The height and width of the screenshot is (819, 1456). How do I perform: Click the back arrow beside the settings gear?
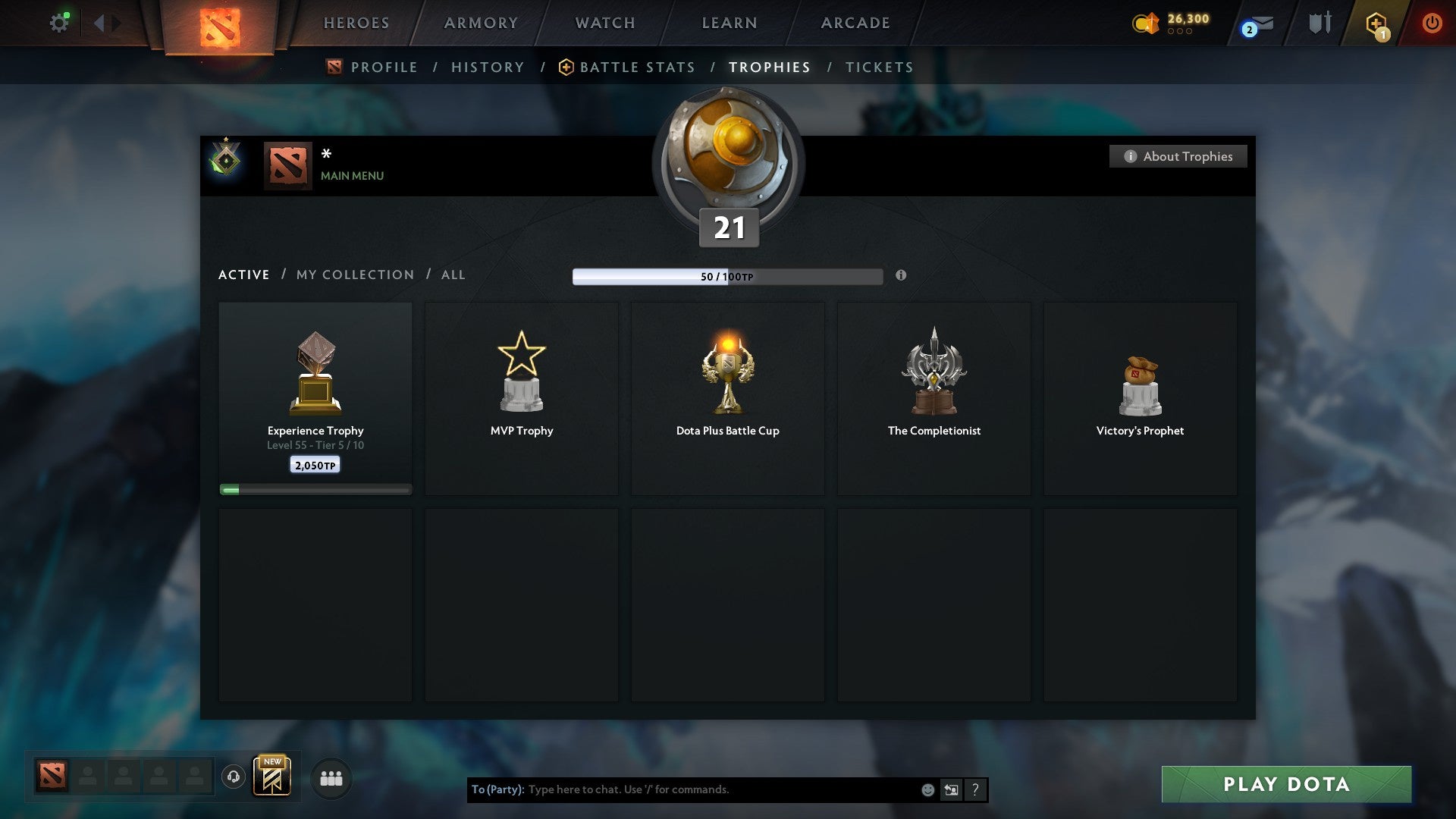(99, 23)
